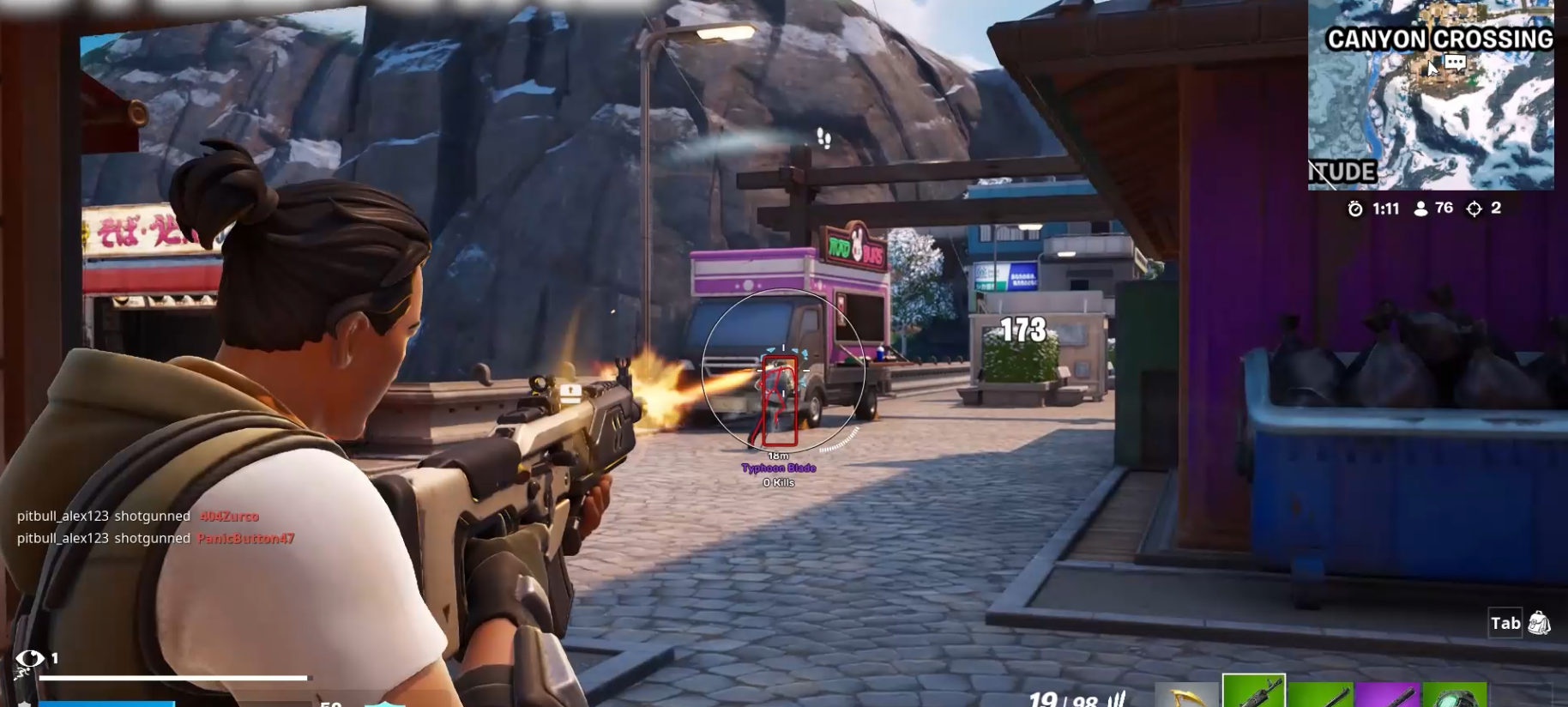The image size is (1568, 707).
Task: Choose the green gadget with the cyan screen
Action: pos(1454,695)
